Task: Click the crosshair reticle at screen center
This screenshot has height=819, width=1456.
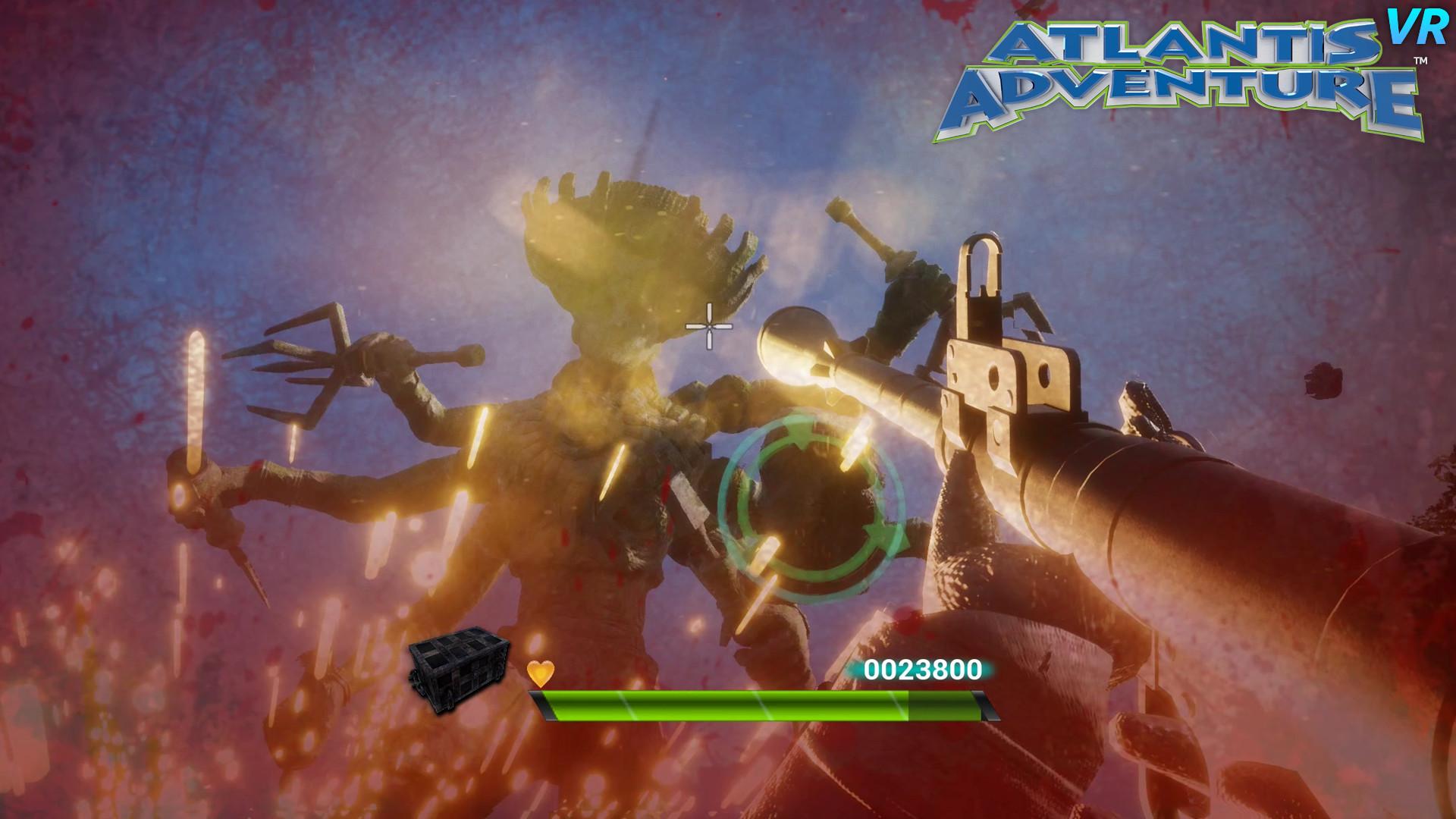Action: 709,325
